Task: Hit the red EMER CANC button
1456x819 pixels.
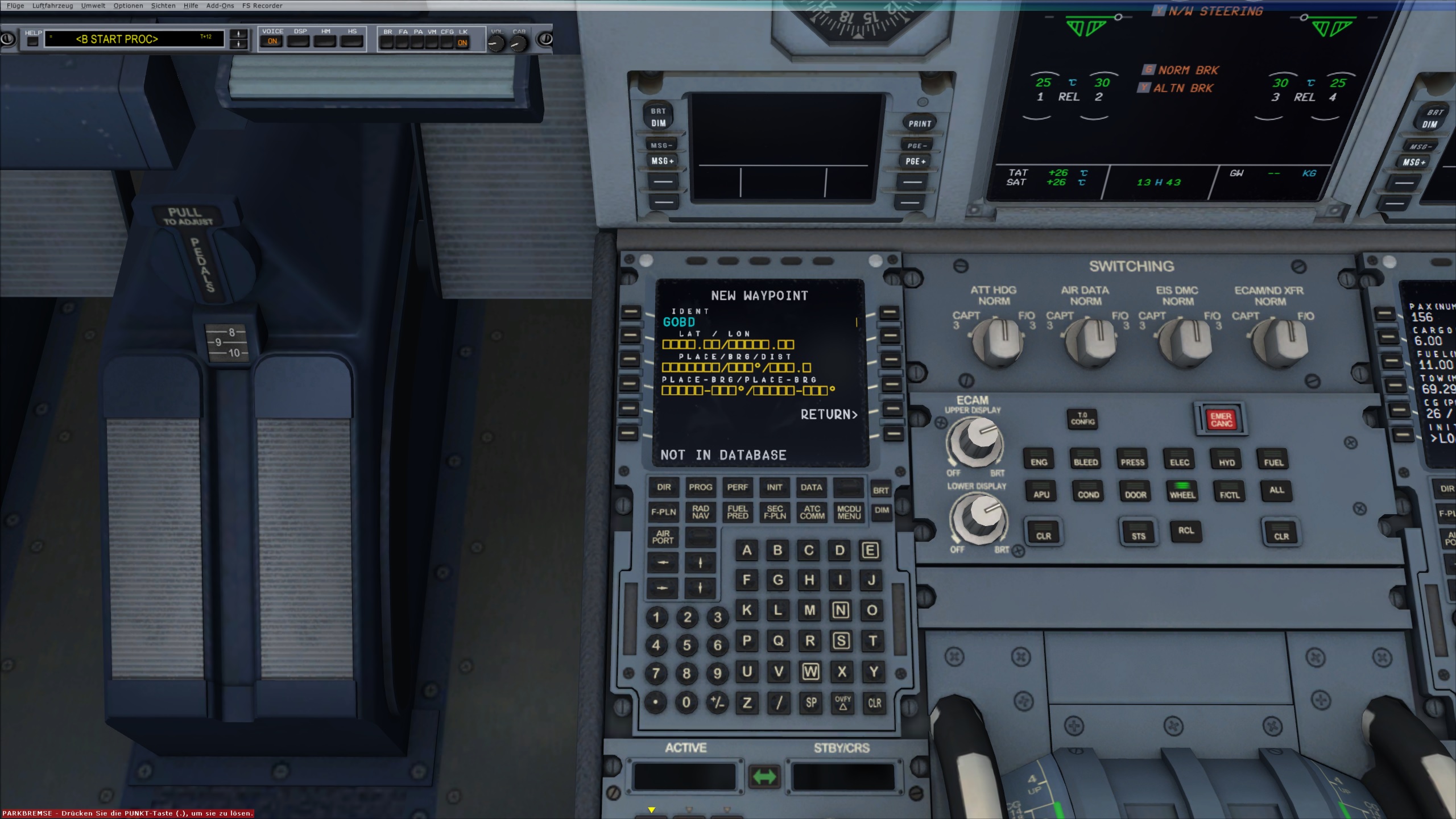Action: coord(1221,420)
